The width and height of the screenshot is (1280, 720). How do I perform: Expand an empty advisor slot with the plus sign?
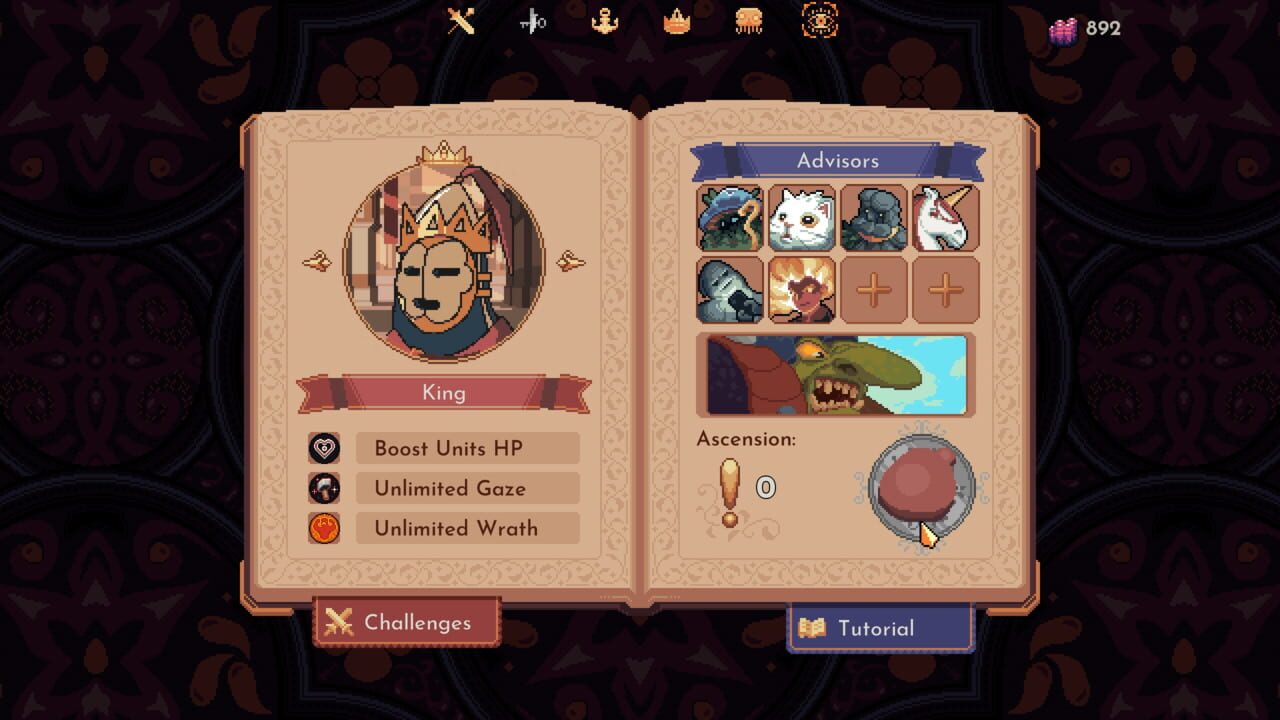click(874, 290)
